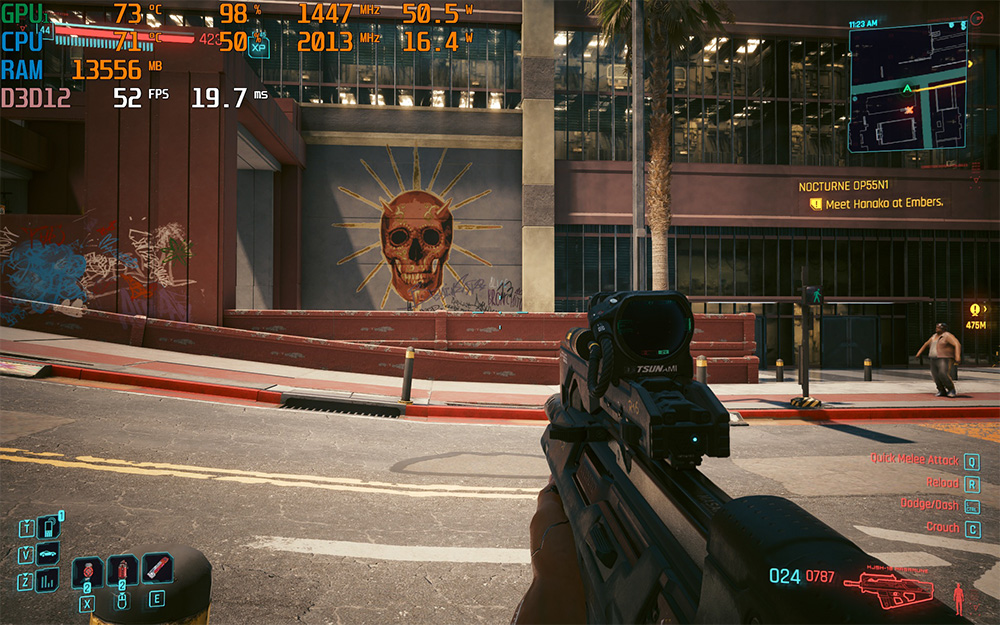Viewport: 1000px width, 625px height.
Task: Click the green player arrow on minimap
Action: pos(908,89)
